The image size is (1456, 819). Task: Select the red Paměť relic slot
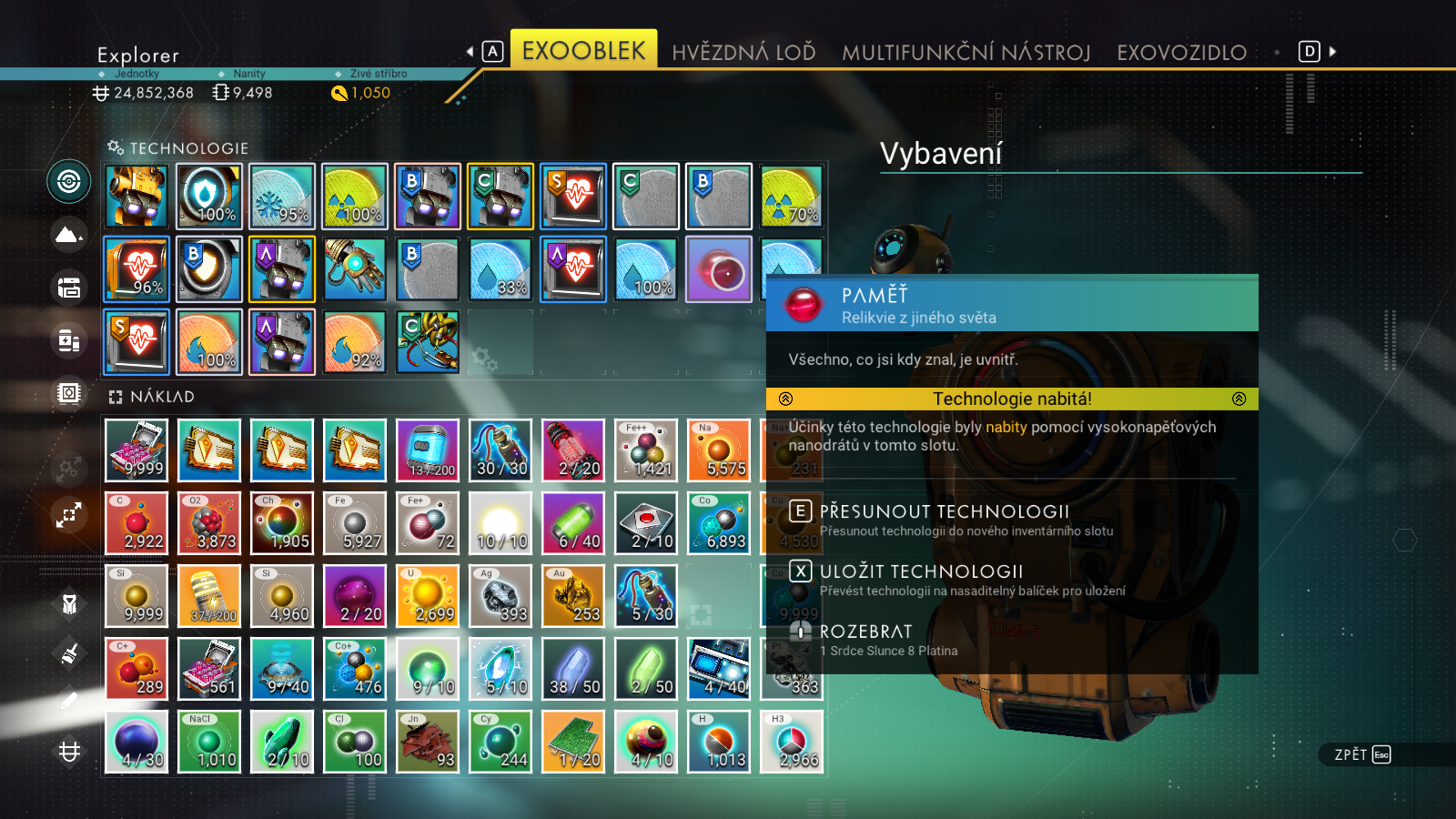tap(719, 269)
